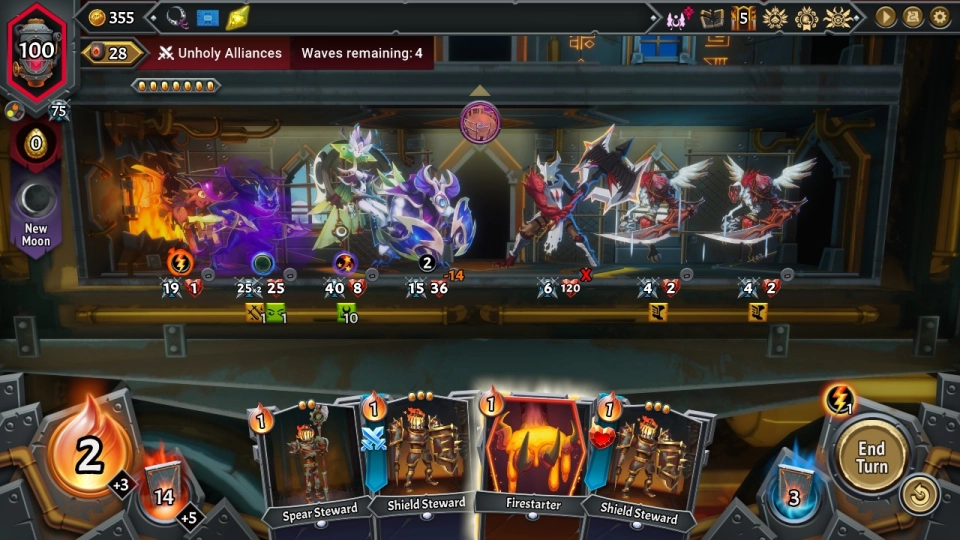
Task: Open the settings gear menu
Action: click(940, 17)
